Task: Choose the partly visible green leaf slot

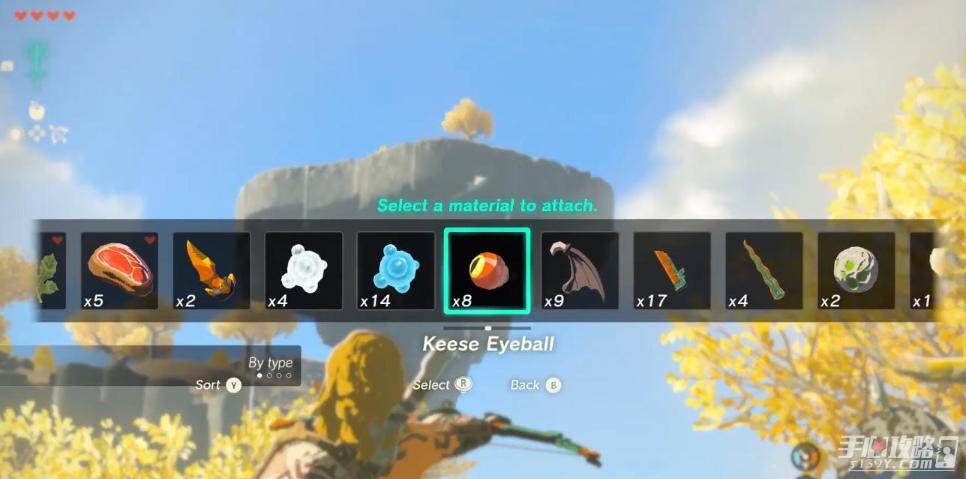Action: (x=50, y=270)
